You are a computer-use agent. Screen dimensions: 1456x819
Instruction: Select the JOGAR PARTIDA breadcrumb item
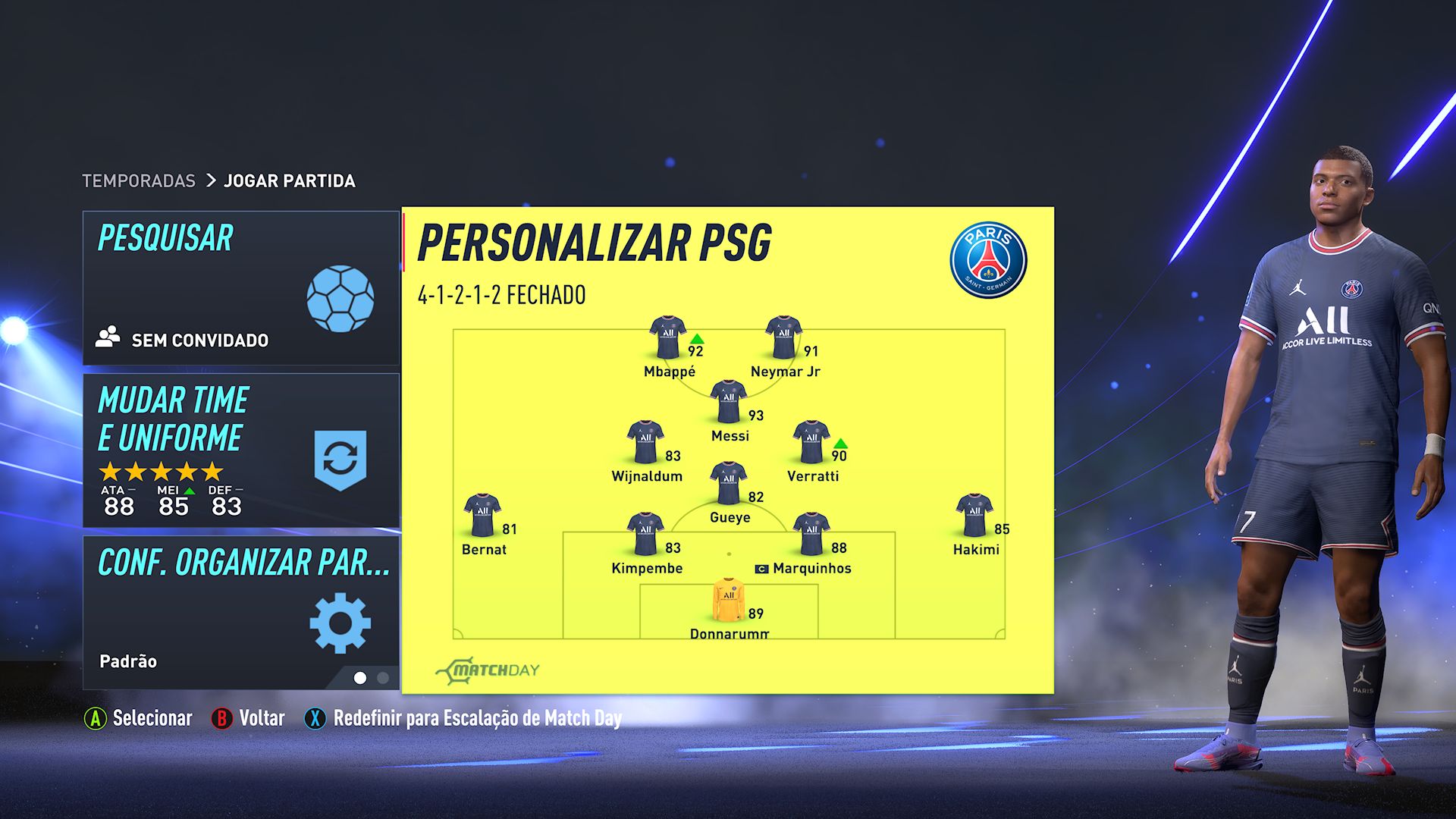(x=288, y=180)
